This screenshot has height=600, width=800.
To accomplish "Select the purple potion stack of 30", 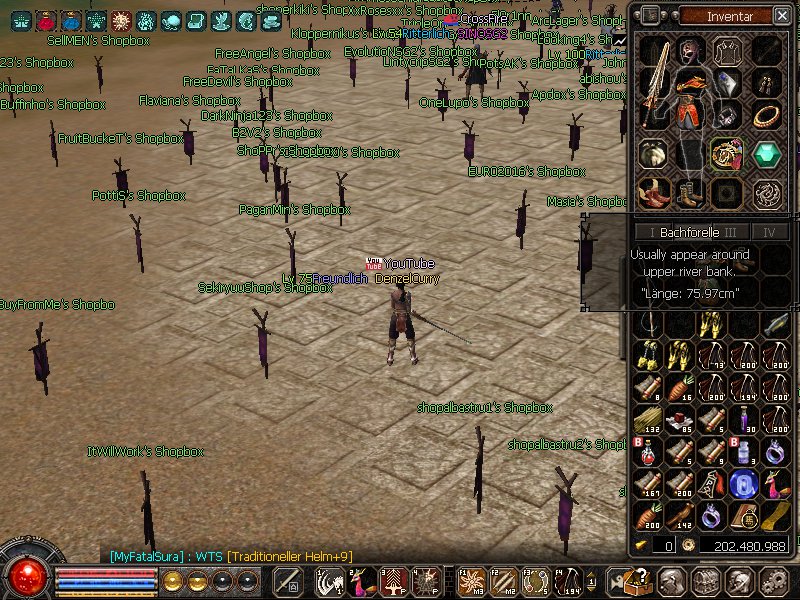I will point(743,421).
